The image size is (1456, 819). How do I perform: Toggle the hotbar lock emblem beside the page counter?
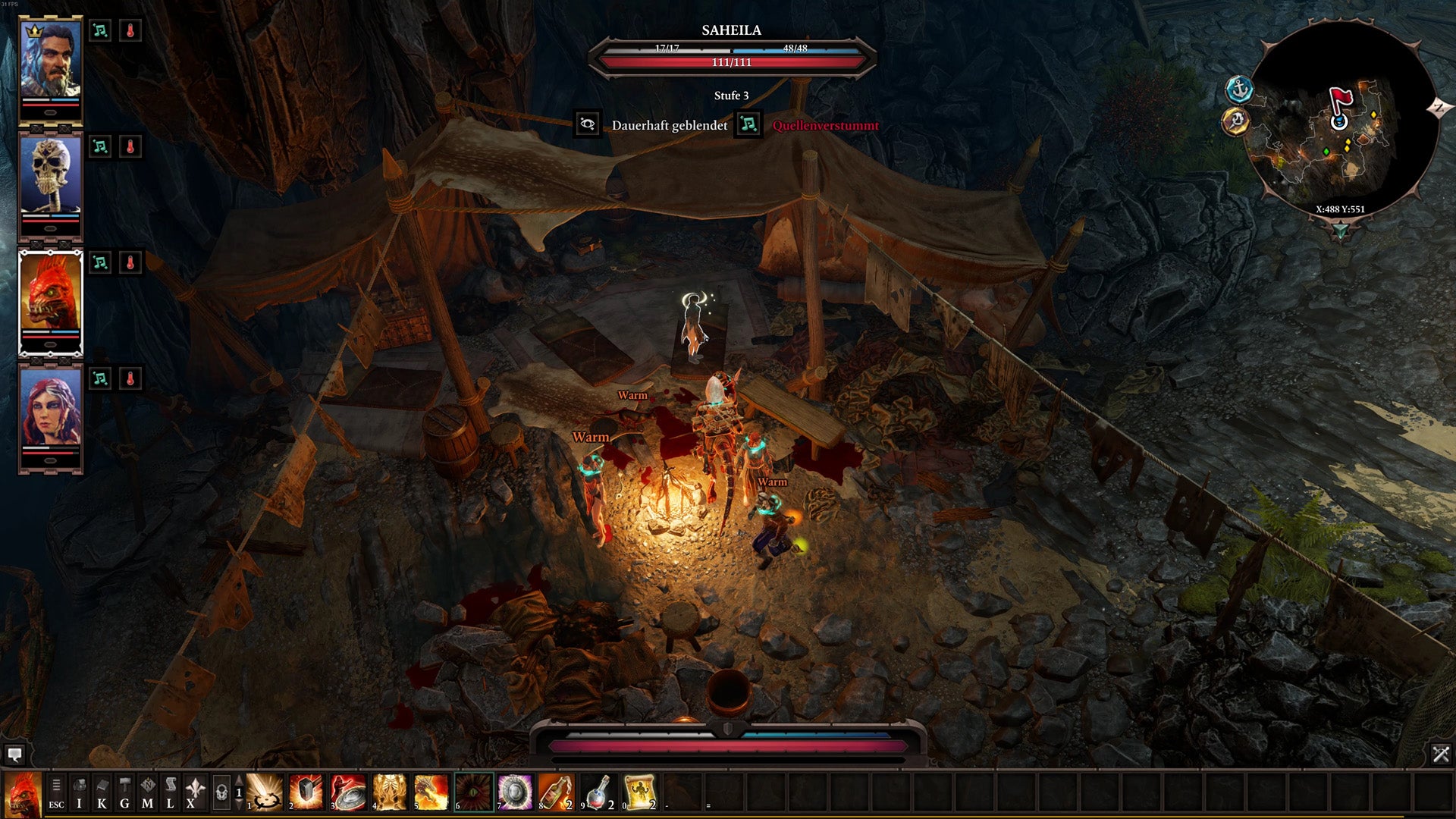224,792
